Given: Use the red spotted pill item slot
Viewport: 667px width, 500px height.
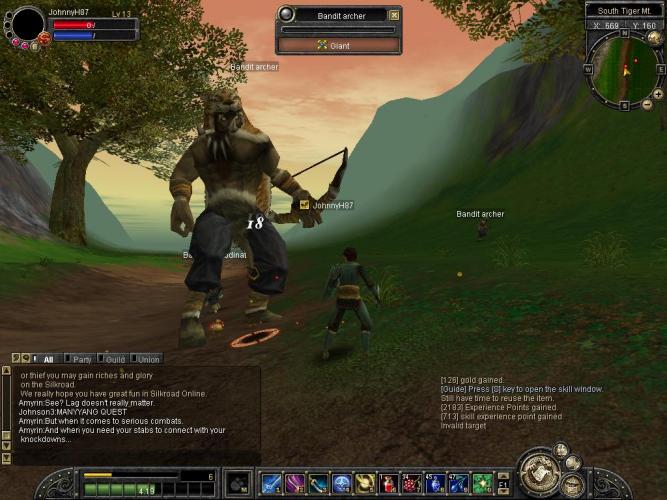Looking at the screenshot, I should coord(413,484).
